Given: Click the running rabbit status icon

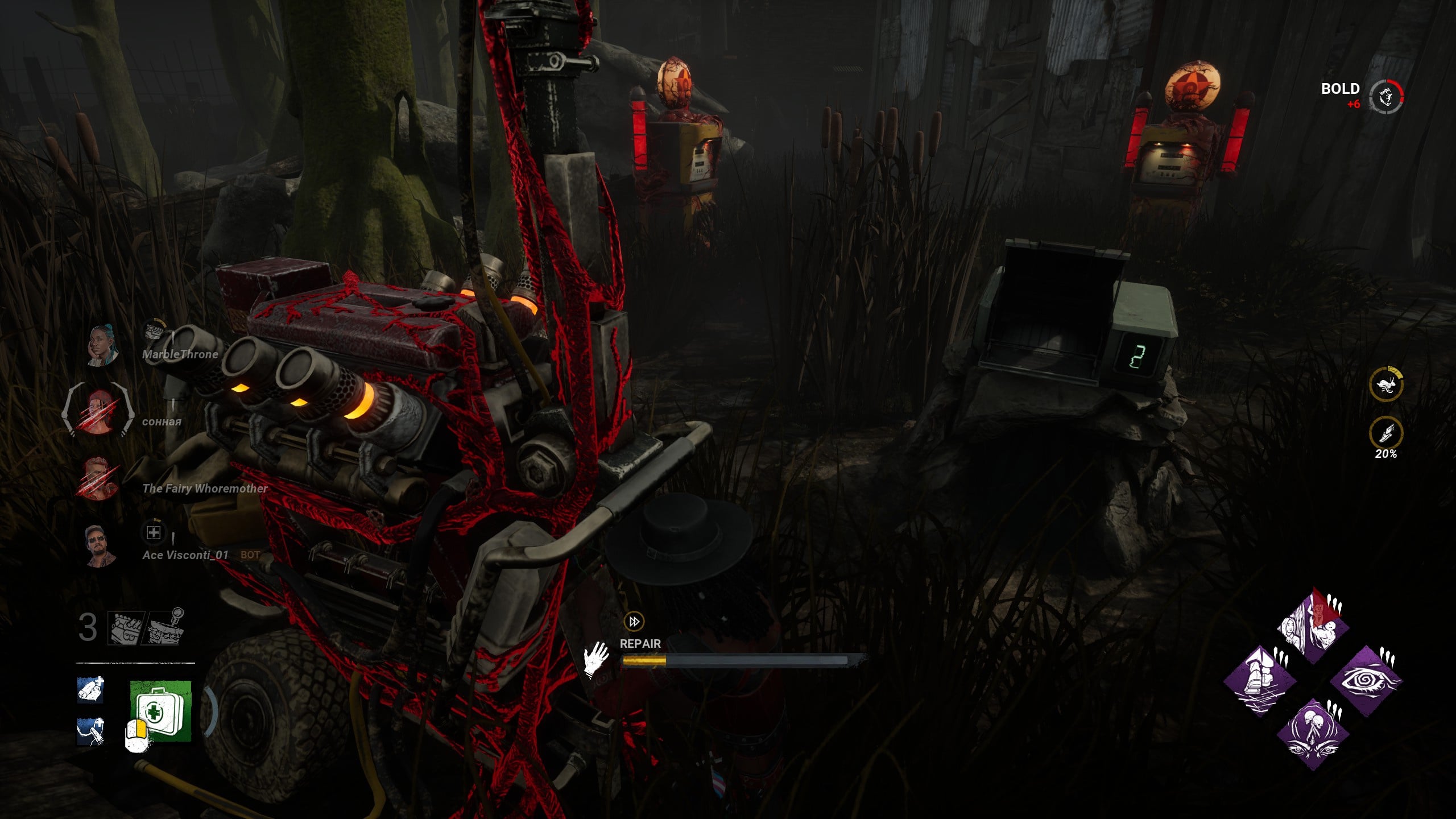Looking at the screenshot, I should coord(1385,385).
